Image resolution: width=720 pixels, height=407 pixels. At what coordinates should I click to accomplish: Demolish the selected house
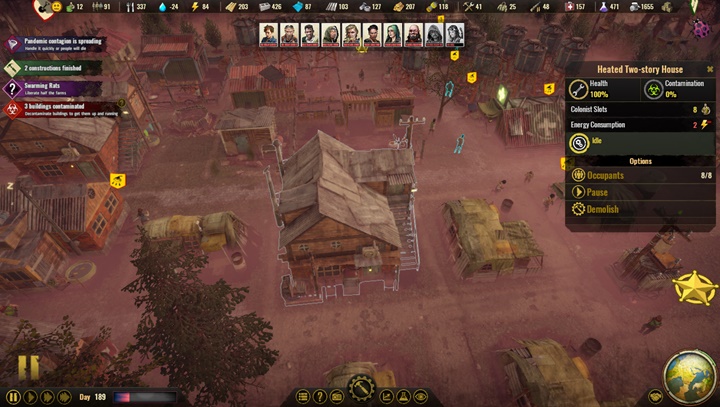(602, 210)
